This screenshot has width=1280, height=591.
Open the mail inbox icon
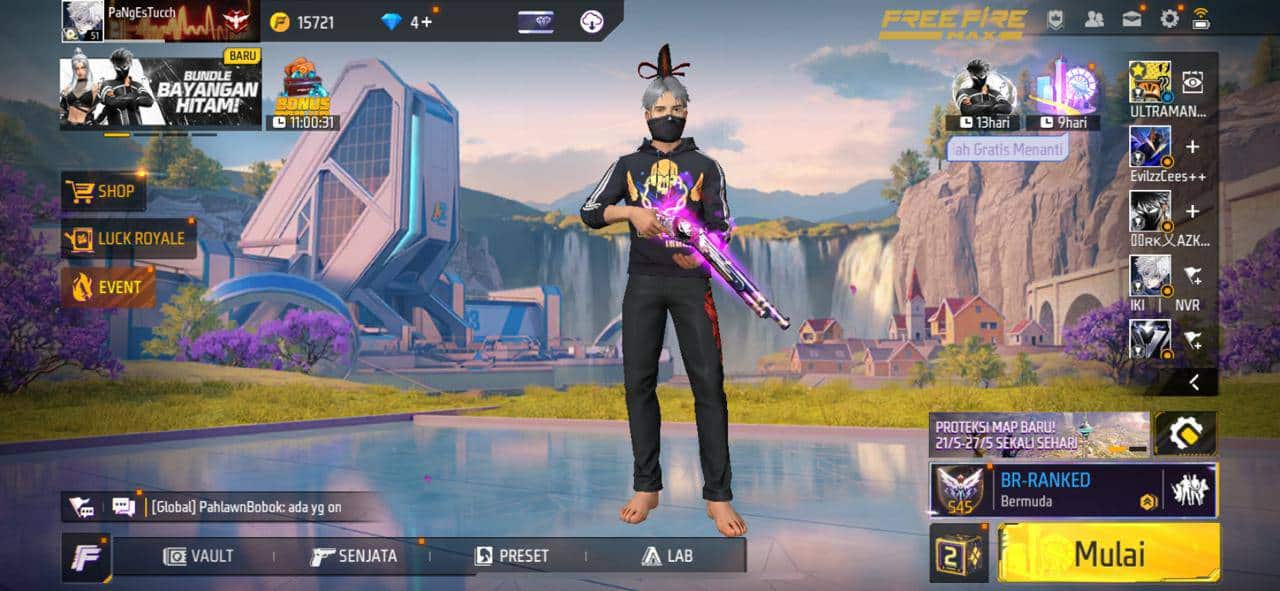pos(1132,18)
